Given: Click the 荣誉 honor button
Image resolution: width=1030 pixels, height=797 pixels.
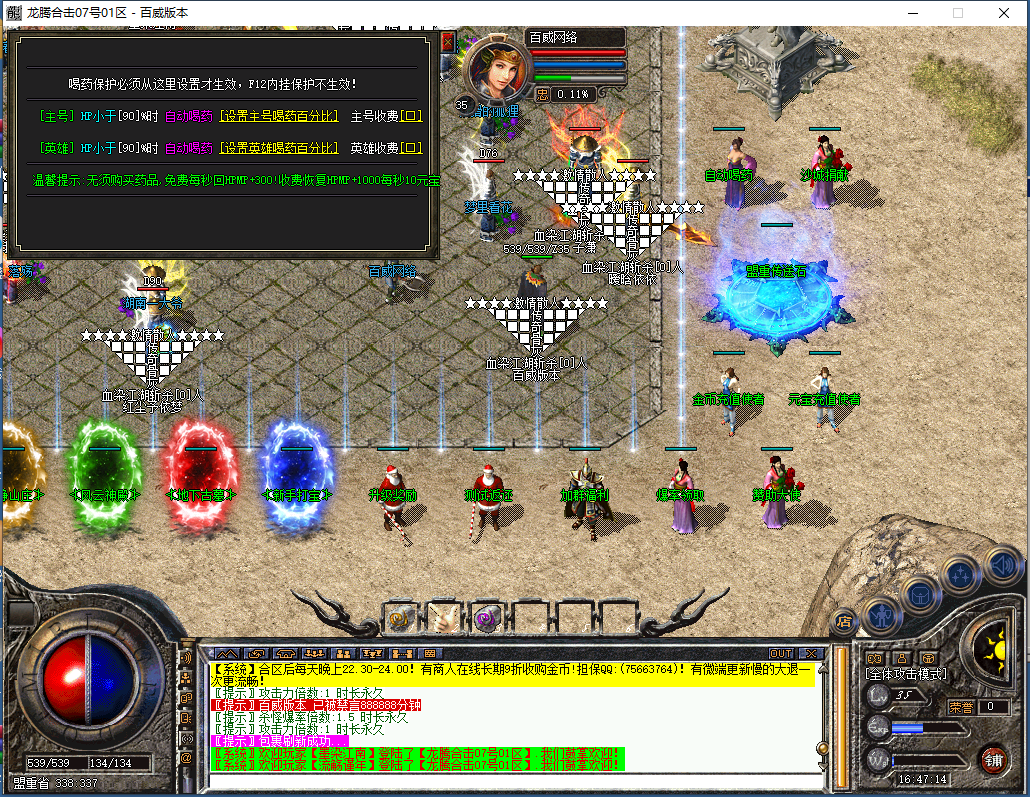Looking at the screenshot, I should [962, 706].
